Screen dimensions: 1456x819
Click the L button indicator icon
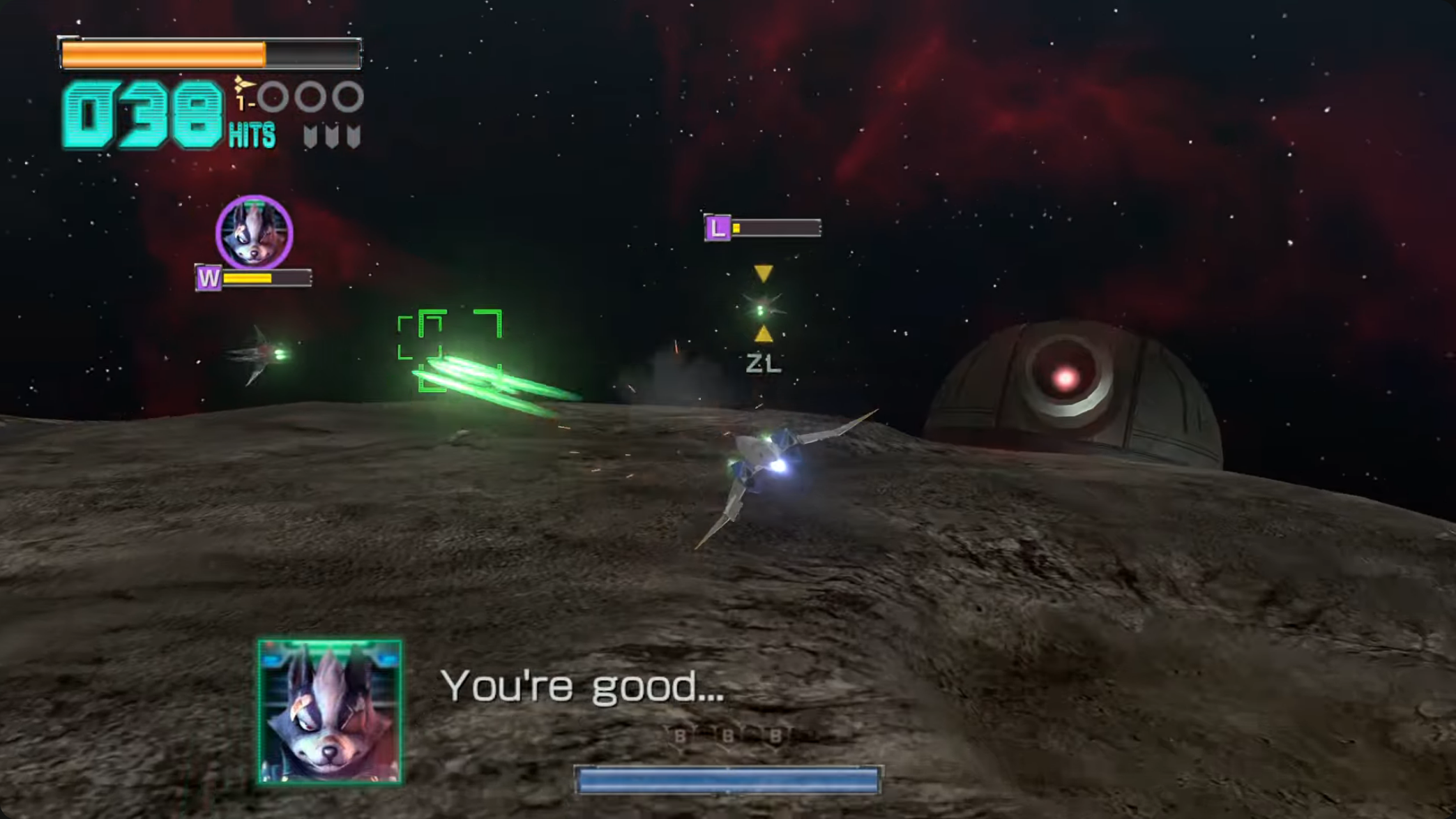tap(718, 227)
